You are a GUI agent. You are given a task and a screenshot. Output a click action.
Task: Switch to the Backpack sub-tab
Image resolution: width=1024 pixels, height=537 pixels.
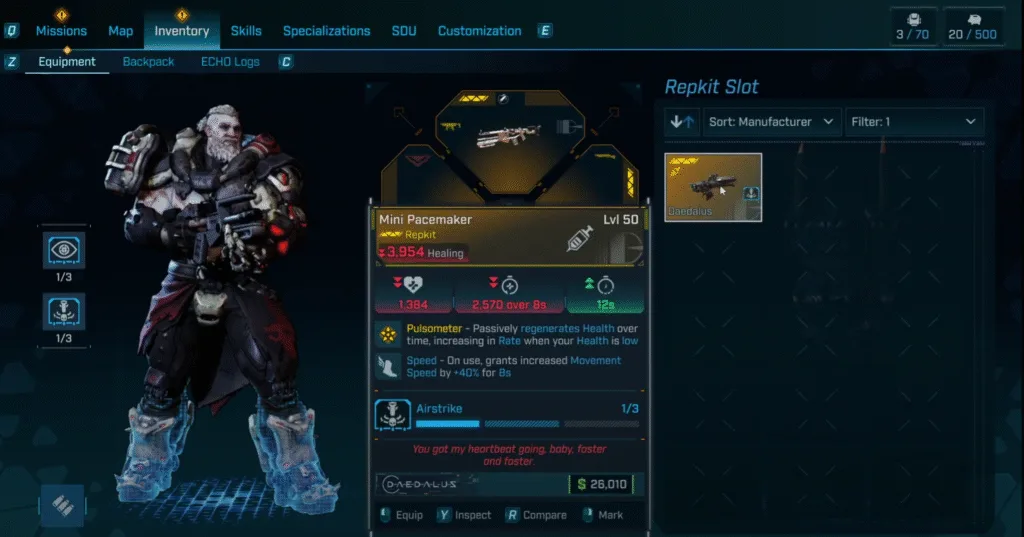tap(148, 62)
